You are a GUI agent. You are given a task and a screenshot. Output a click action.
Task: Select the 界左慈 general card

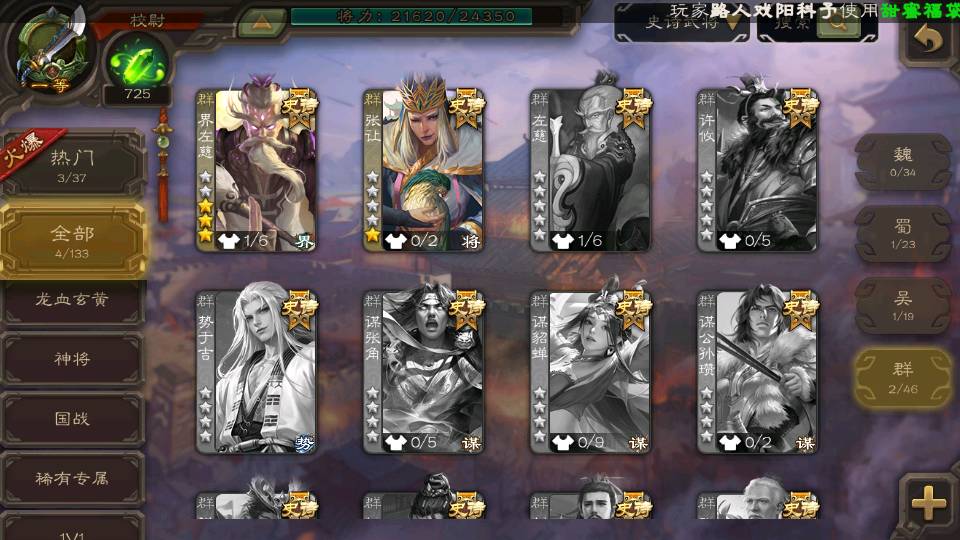pyautogui.click(x=256, y=170)
